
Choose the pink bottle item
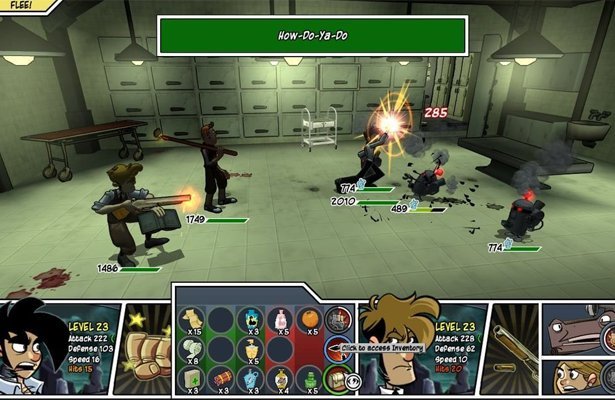[279, 320]
